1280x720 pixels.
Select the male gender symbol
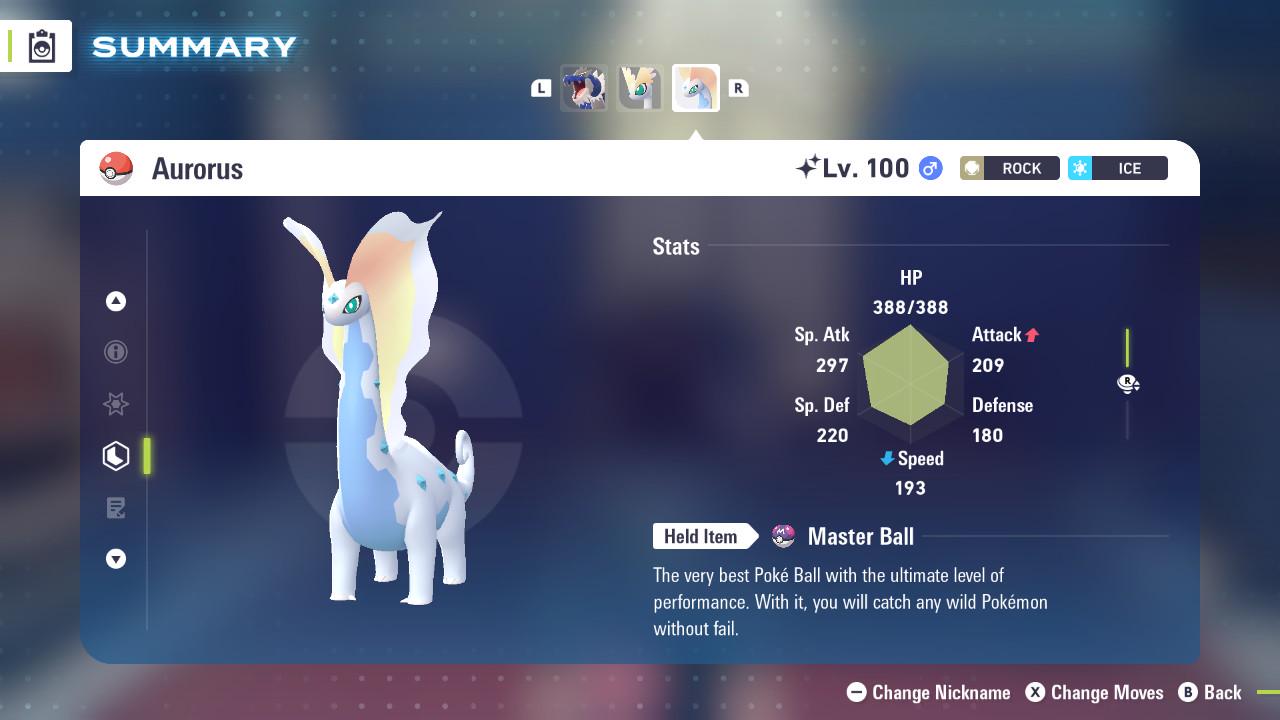tap(928, 168)
